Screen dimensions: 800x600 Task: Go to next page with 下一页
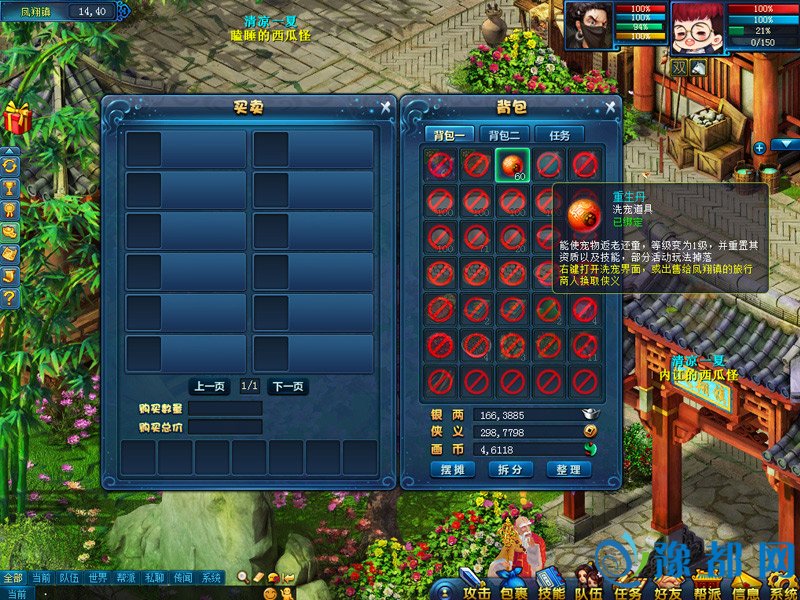(287, 387)
